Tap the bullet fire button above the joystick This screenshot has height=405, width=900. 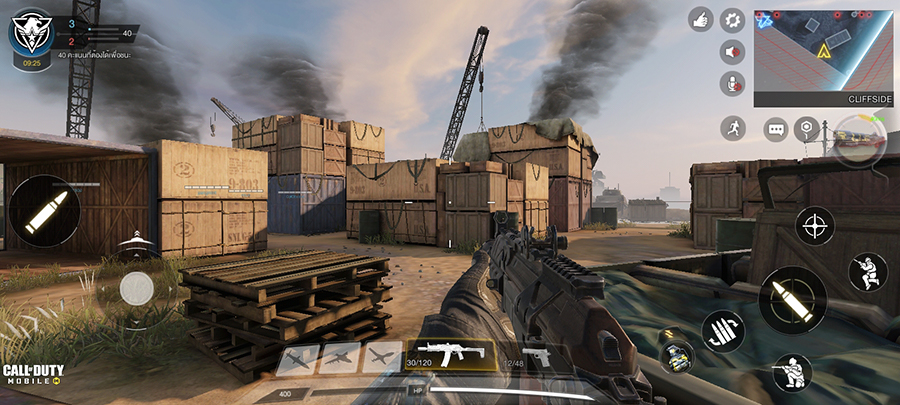pyautogui.click(x=44, y=211)
